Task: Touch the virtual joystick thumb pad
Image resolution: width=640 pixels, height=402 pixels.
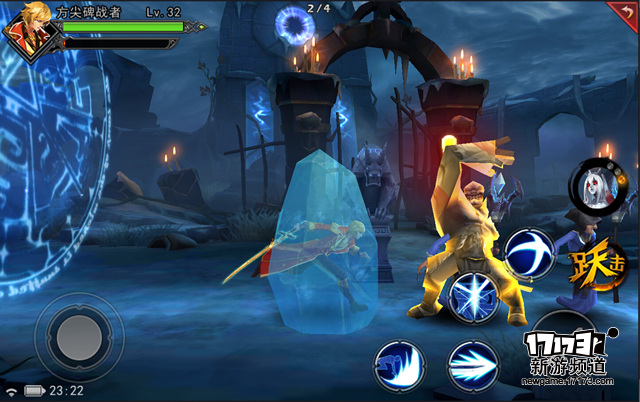Action: (78, 340)
